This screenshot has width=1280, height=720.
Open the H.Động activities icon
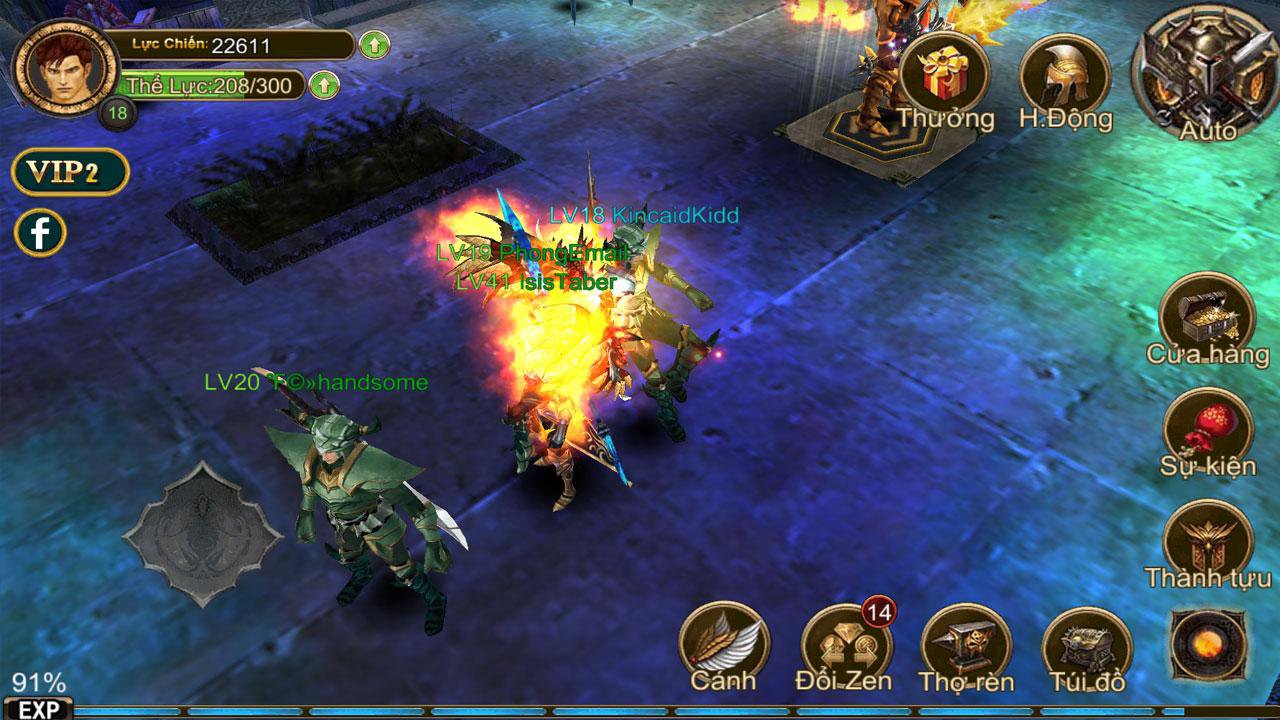[x=1063, y=75]
